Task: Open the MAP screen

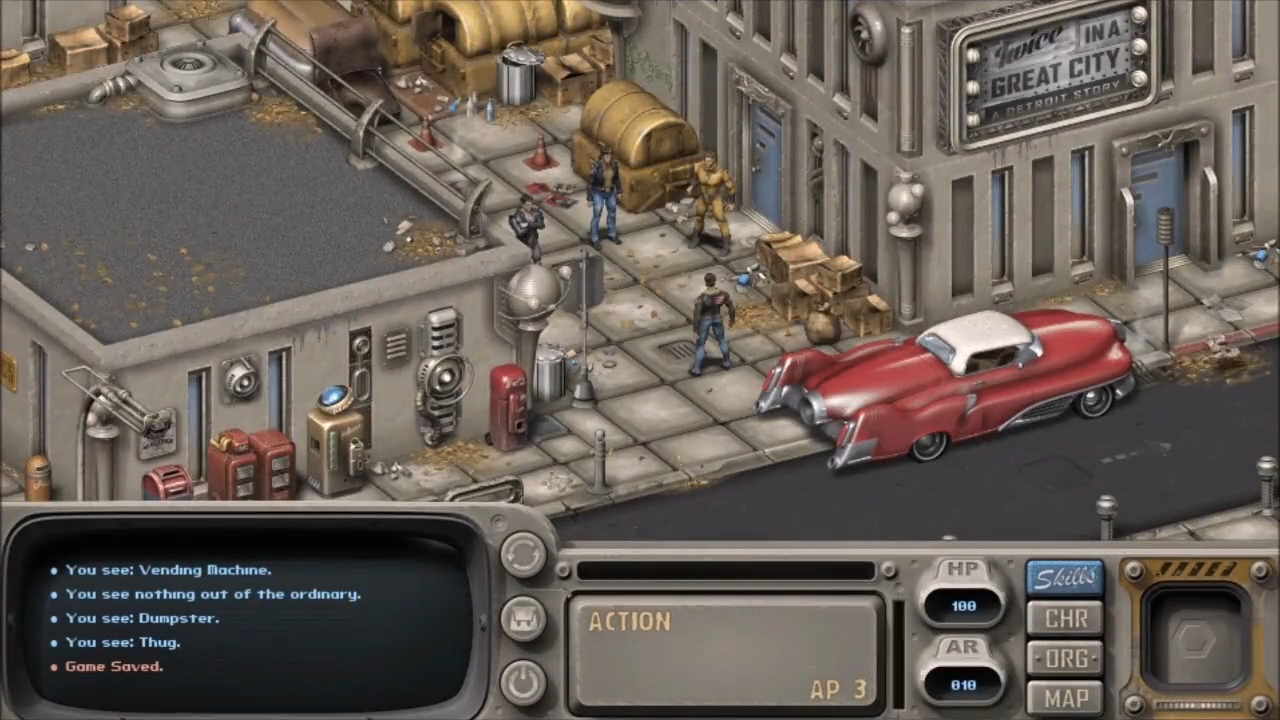Action: [x=1065, y=697]
